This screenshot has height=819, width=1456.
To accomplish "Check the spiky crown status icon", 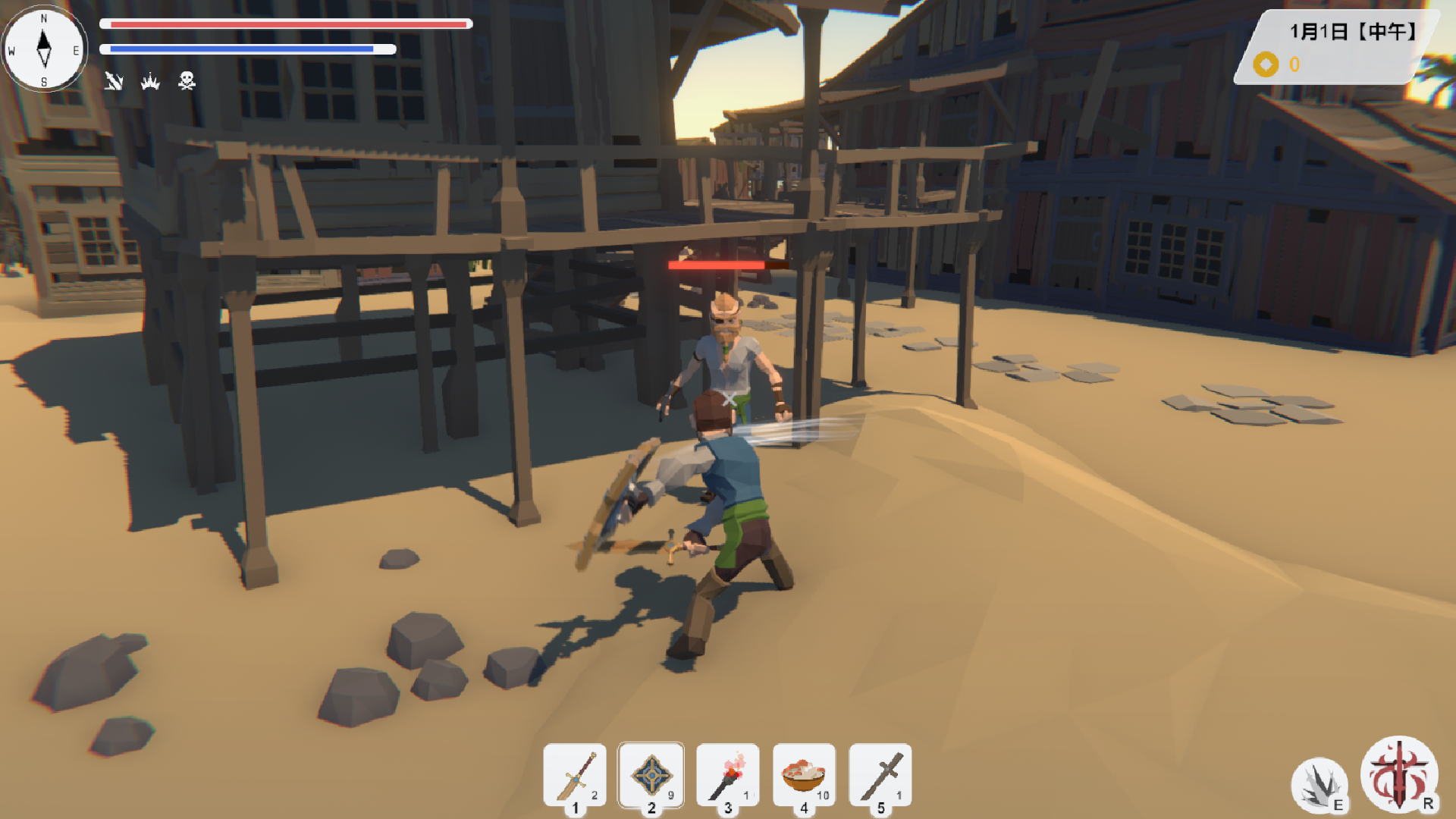I will point(150,81).
